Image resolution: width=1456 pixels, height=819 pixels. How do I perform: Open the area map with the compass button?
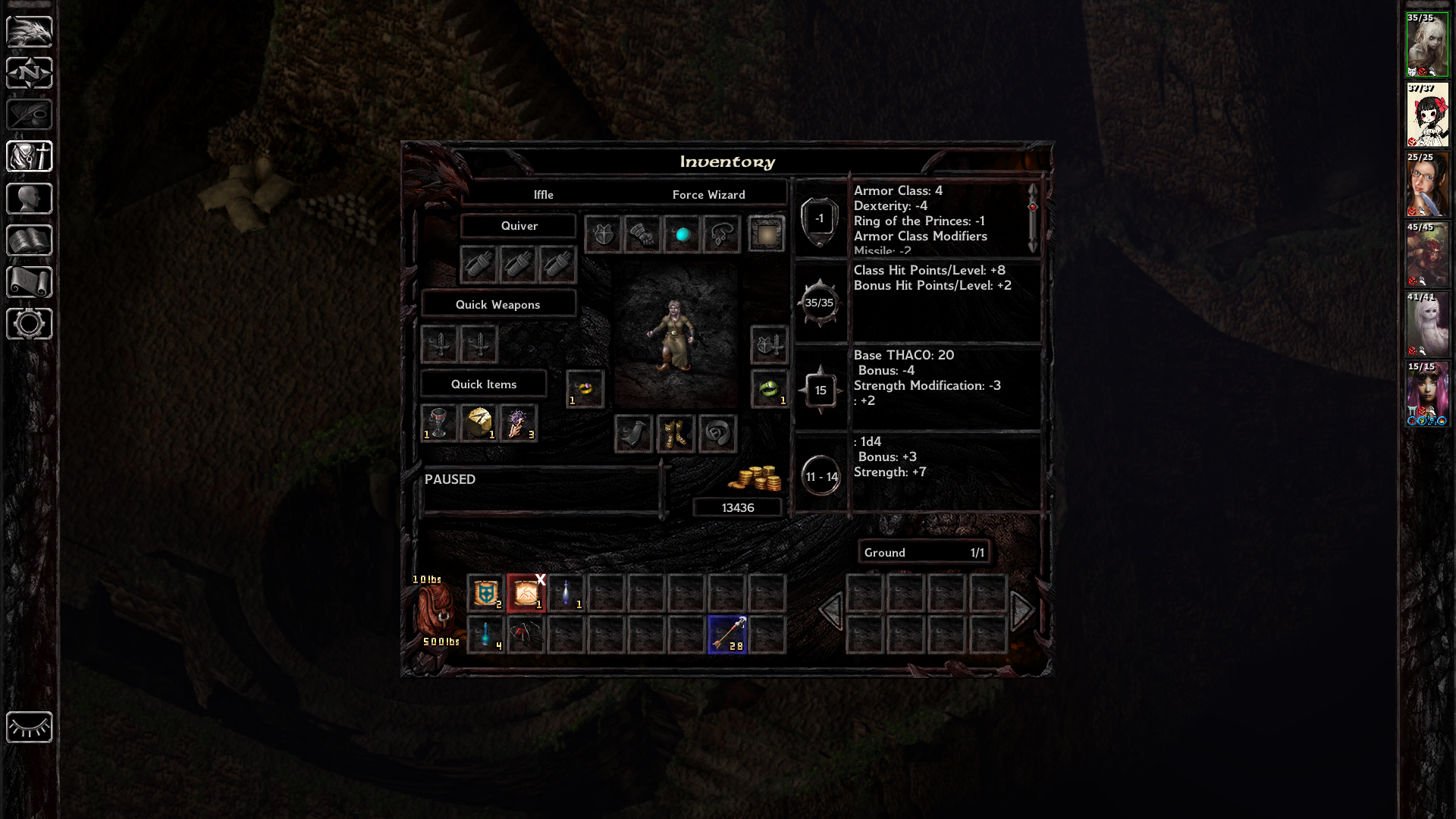[x=30, y=74]
